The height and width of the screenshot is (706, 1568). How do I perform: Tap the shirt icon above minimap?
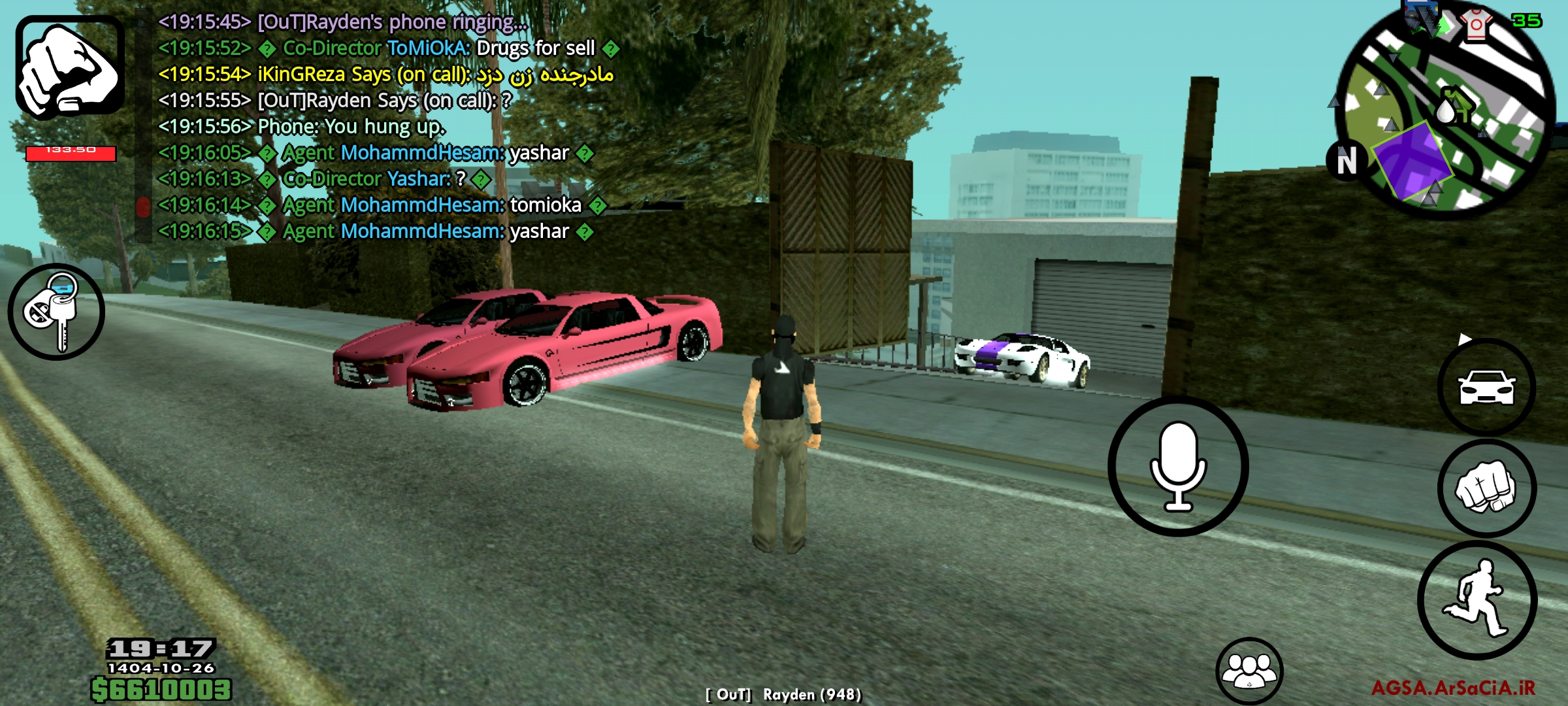[1476, 24]
